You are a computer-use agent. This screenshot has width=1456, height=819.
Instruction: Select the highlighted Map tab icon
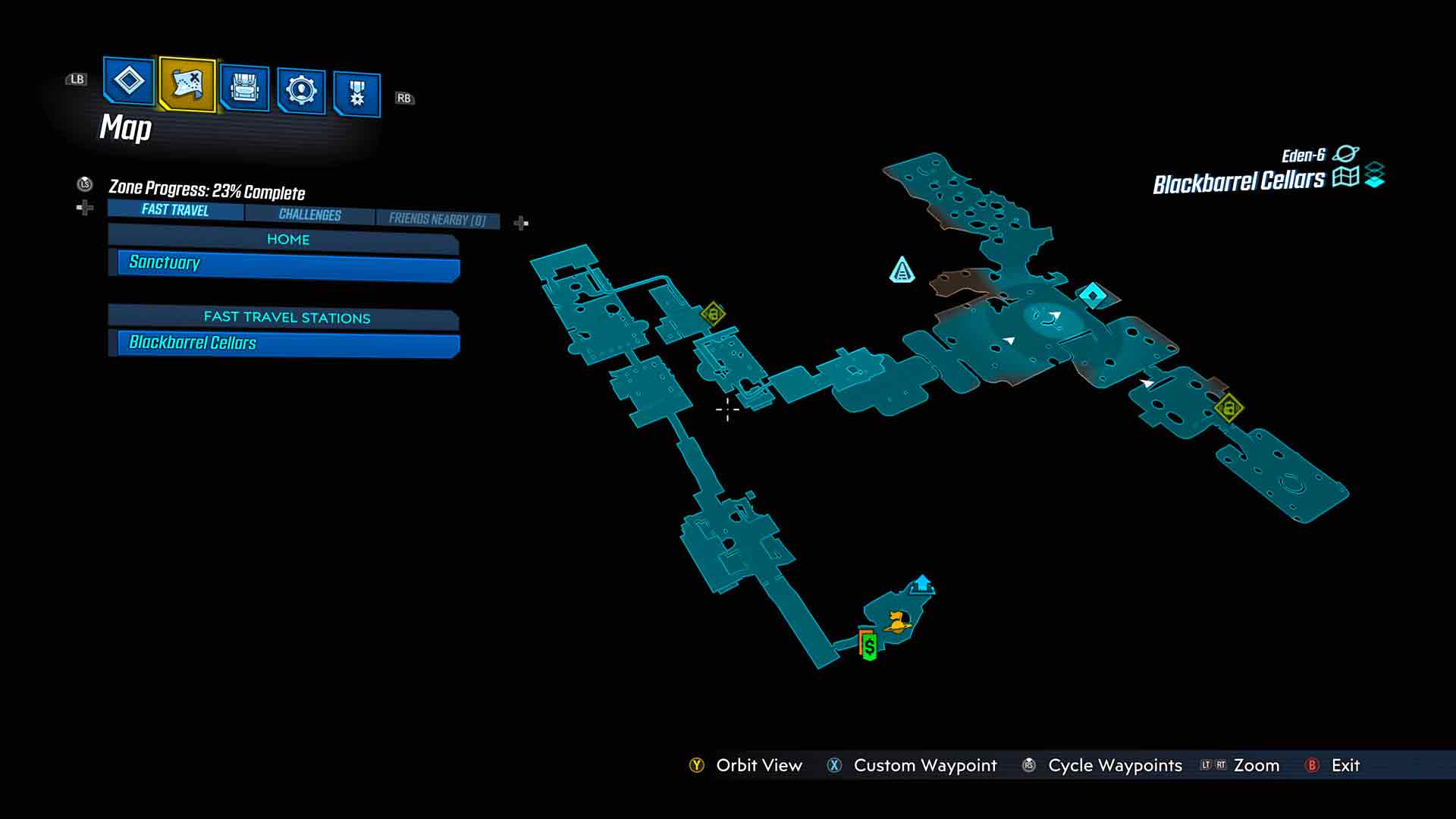tap(187, 83)
